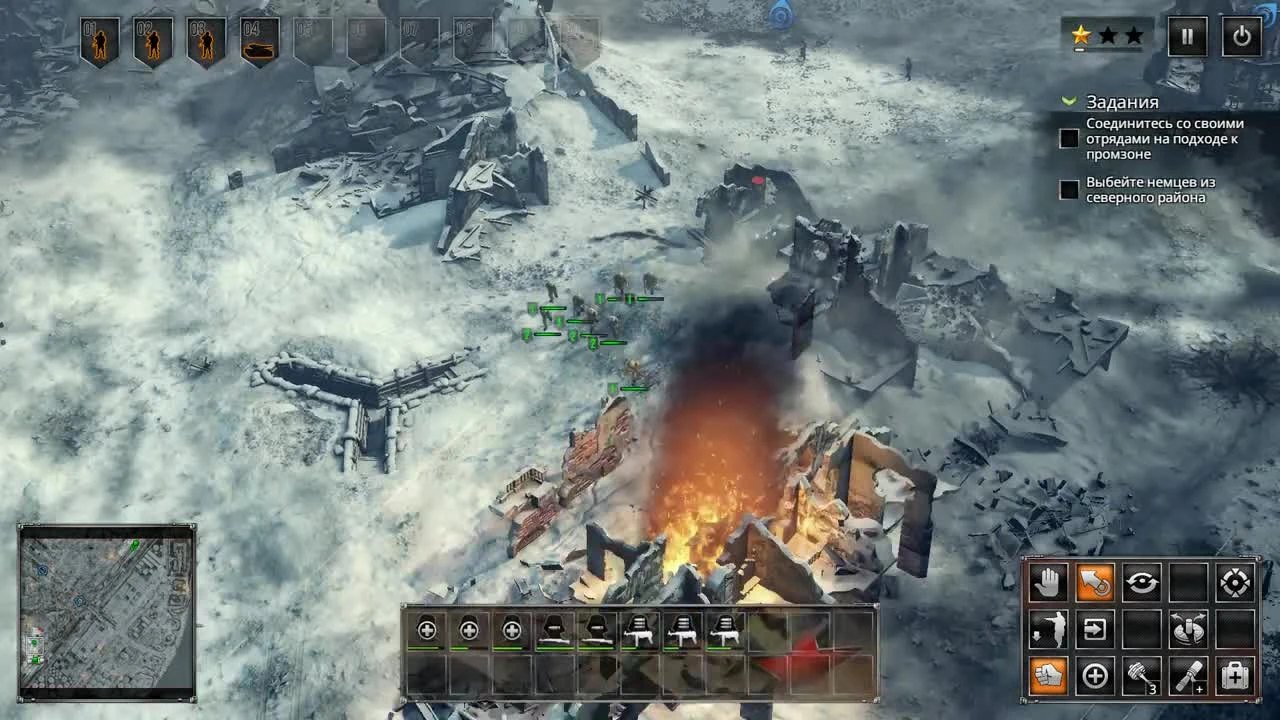Toggle the highlighted fist melee ability
The height and width of the screenshot is (720, 1280).
[1047, 676]
